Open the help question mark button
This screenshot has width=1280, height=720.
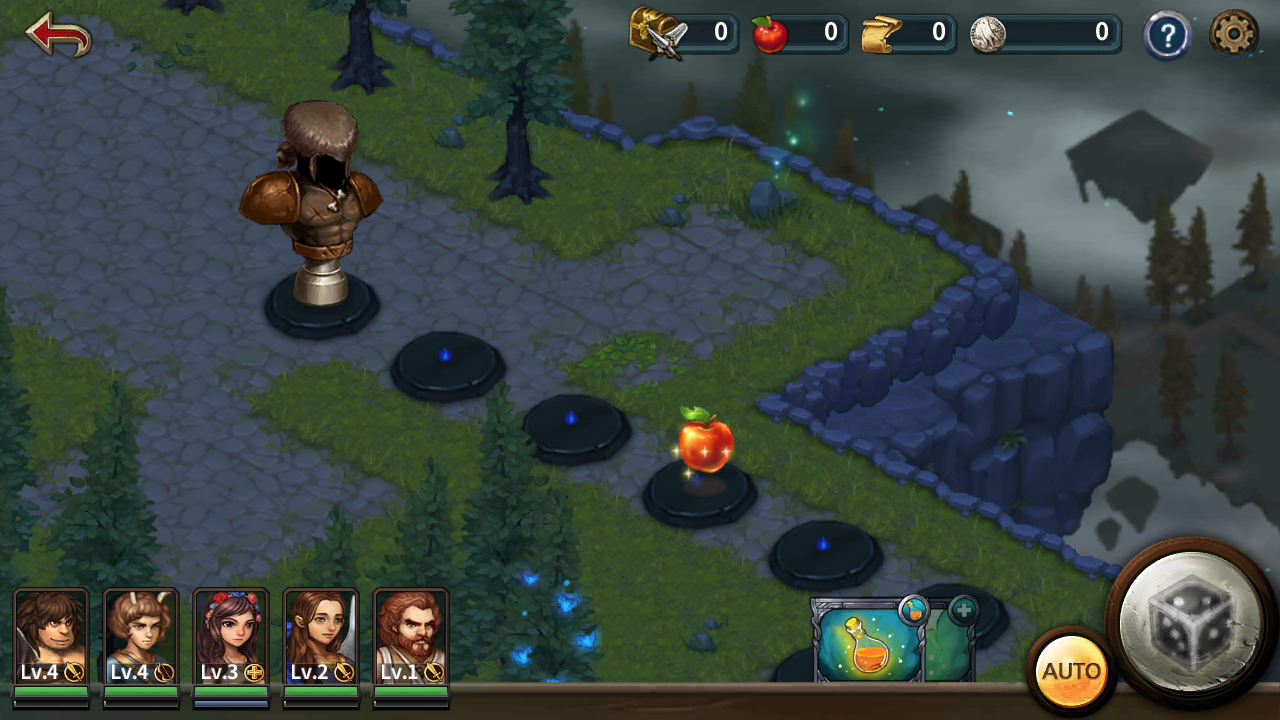pyautogui.click(x=1167, y=36)
